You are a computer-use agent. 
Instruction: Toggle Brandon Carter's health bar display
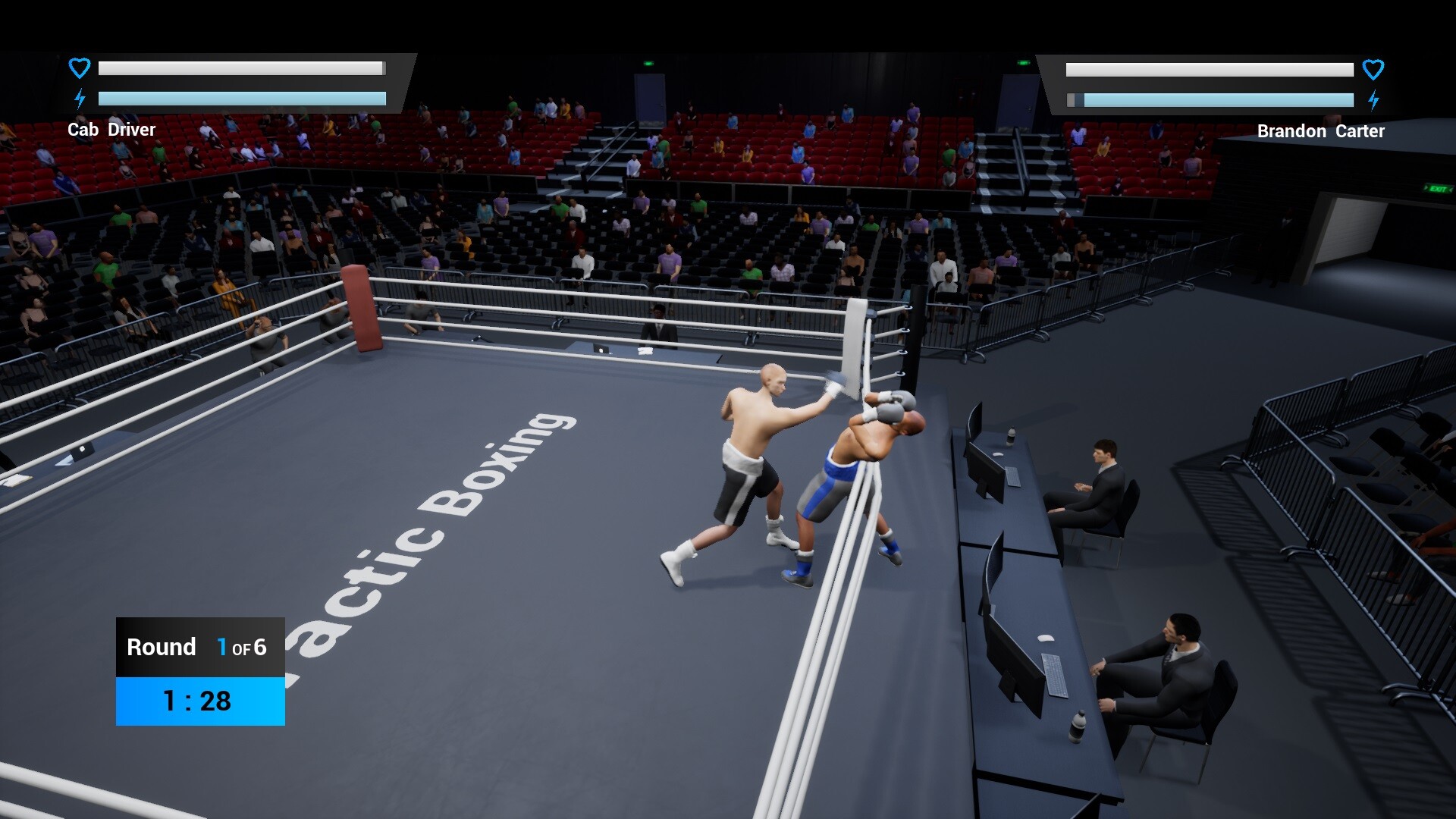pos(1209,70)
